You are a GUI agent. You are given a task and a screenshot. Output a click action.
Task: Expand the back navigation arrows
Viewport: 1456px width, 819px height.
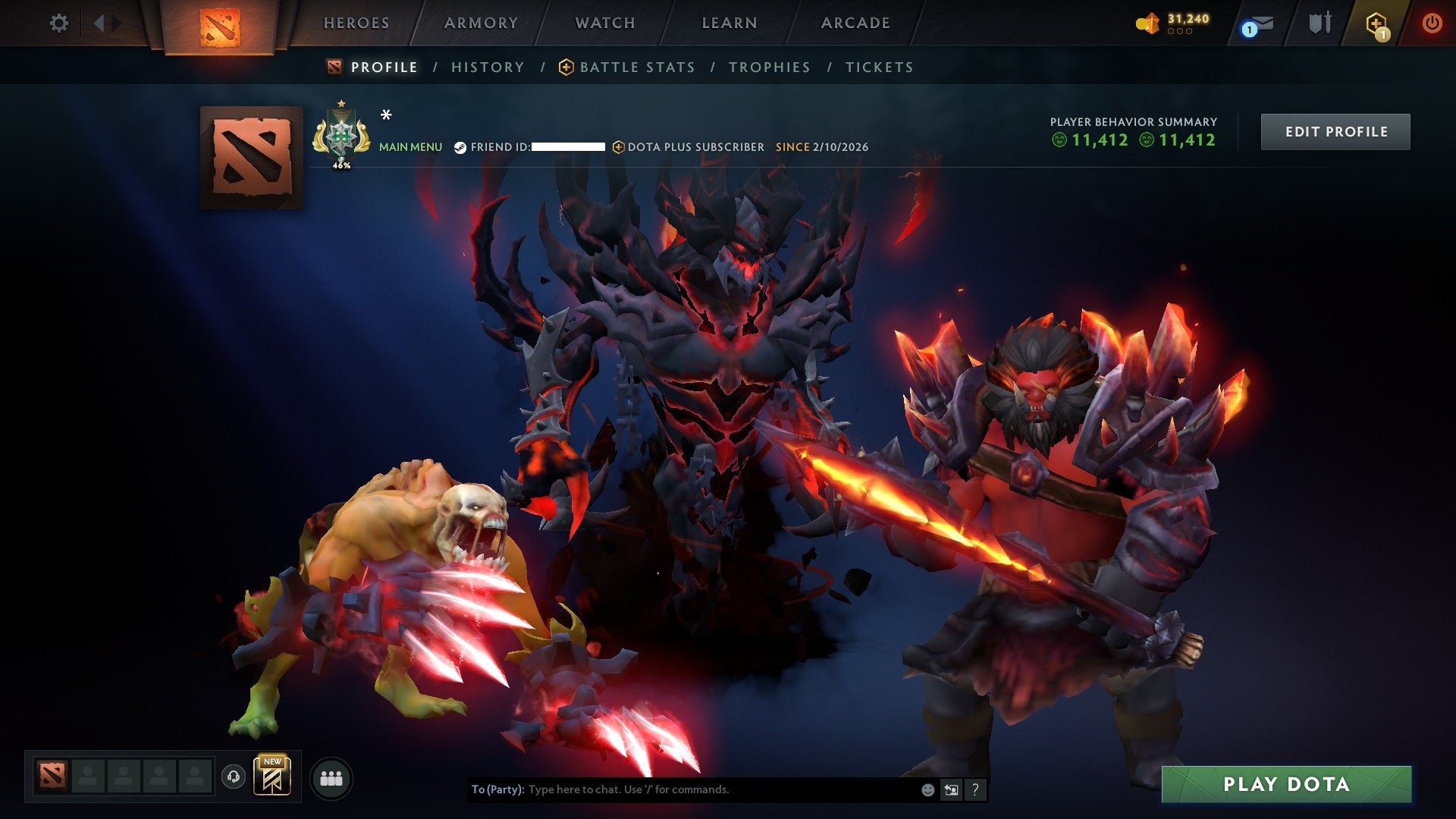click(x=99, y=24)
